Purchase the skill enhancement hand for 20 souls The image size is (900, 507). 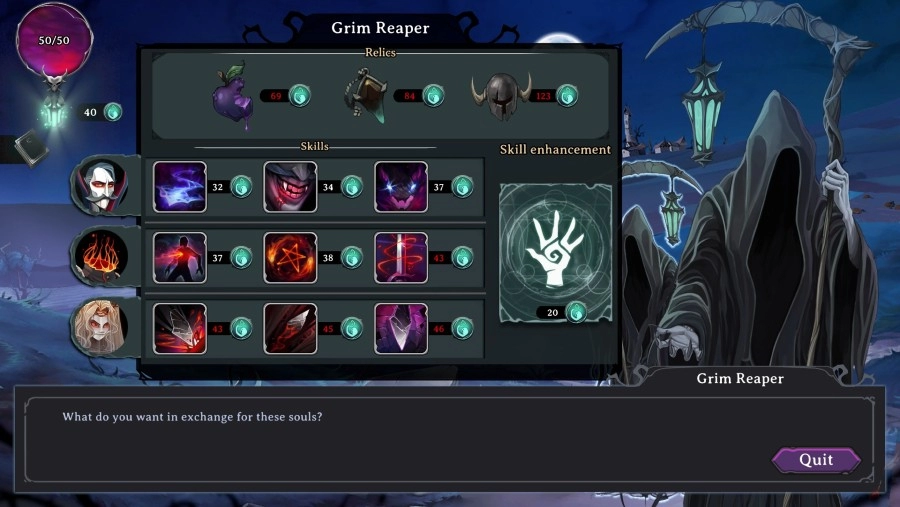point(555,249)
